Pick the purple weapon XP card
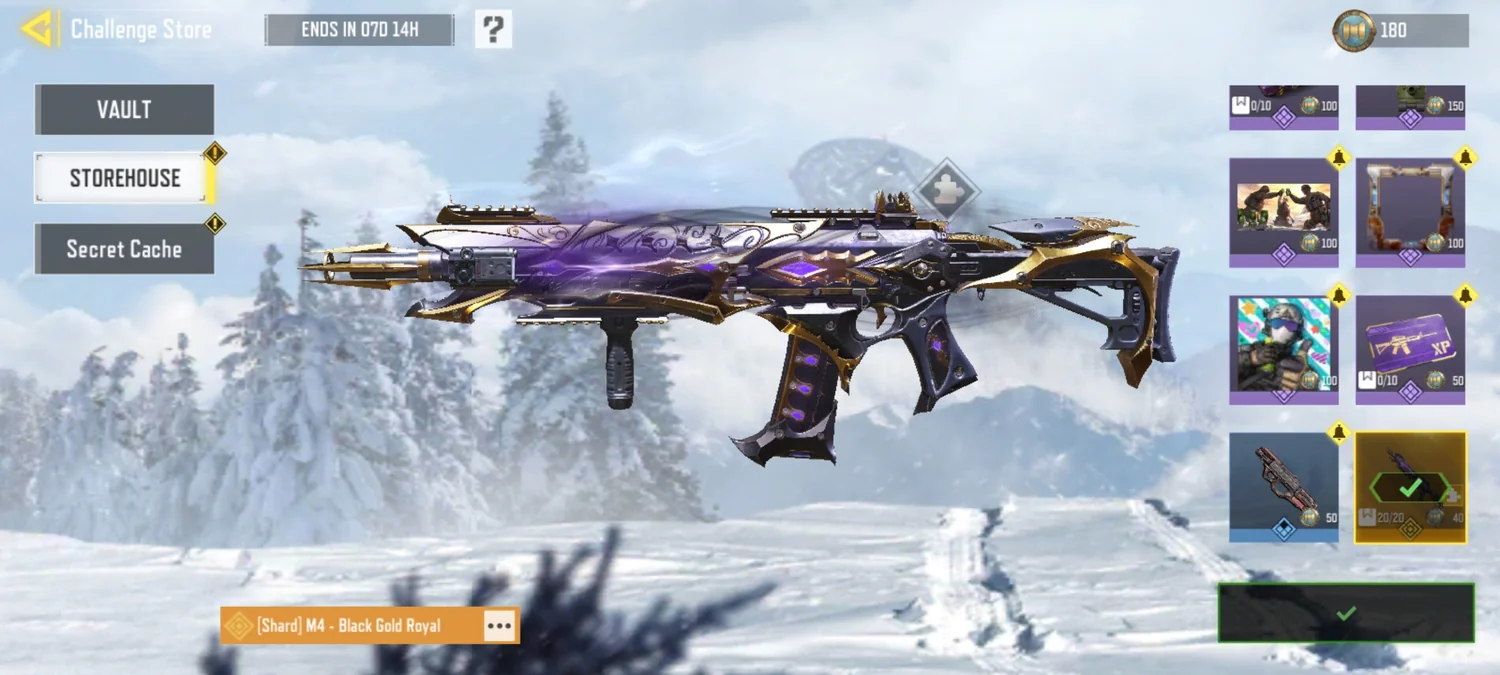This screenshot has width=1500, height=675. coord(1410,350)
